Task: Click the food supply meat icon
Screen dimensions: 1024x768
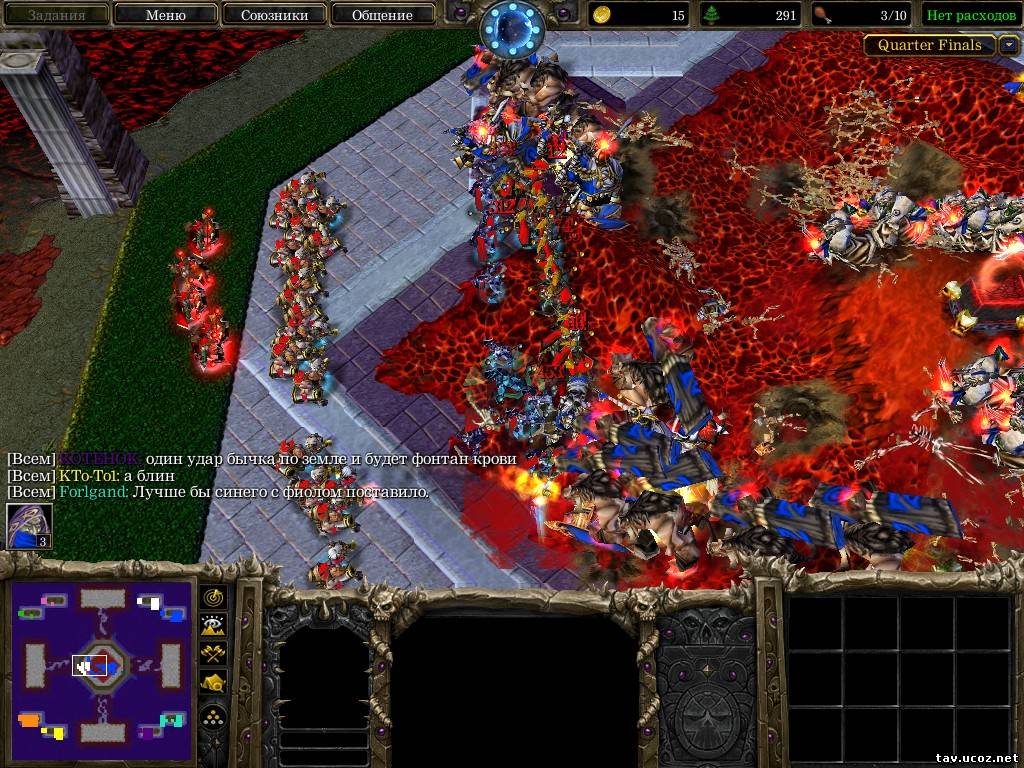Action: click(x=823, y=15)
